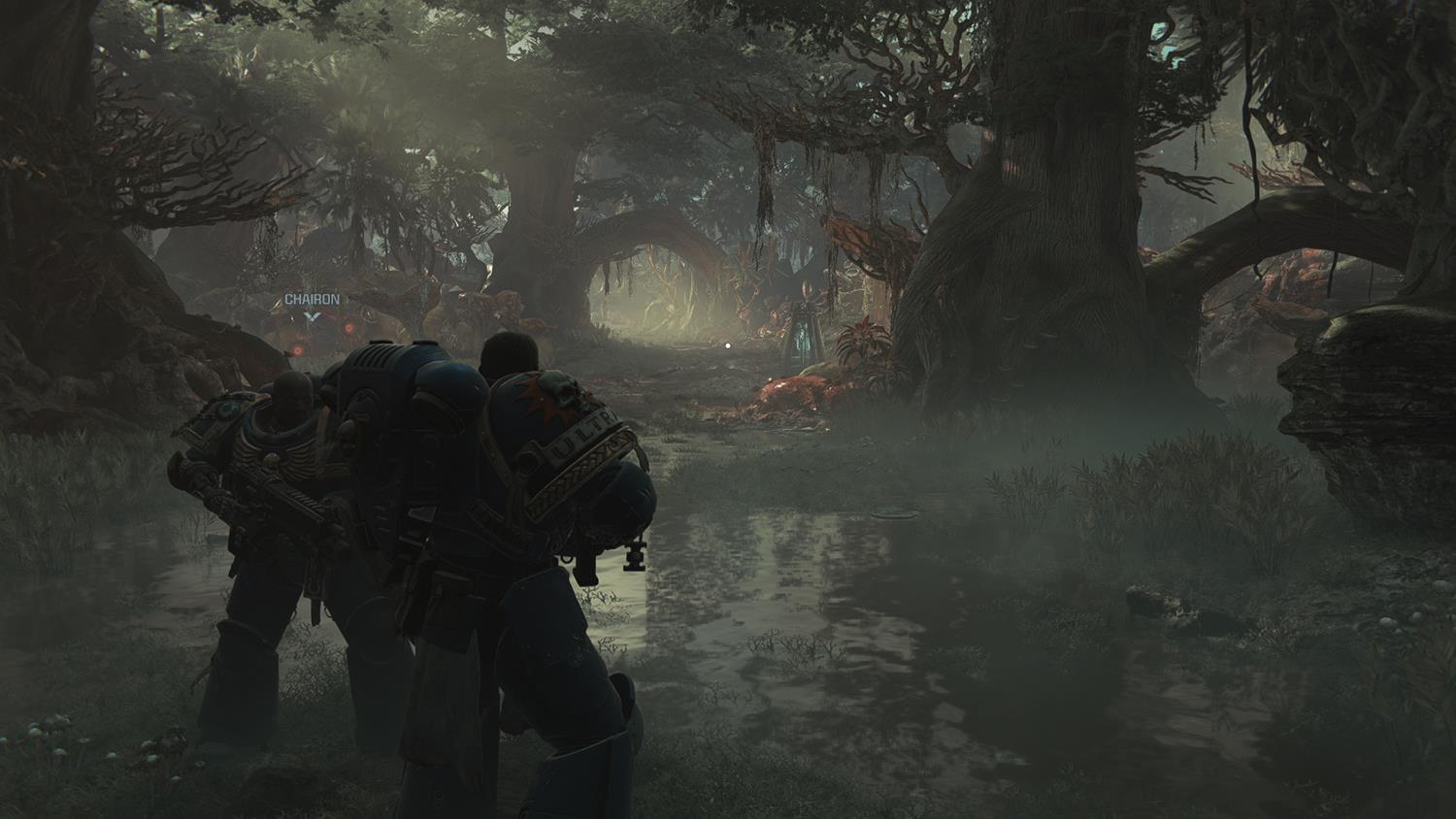
Task: Select the Chairon squadmate name marker
Action: 312,301
